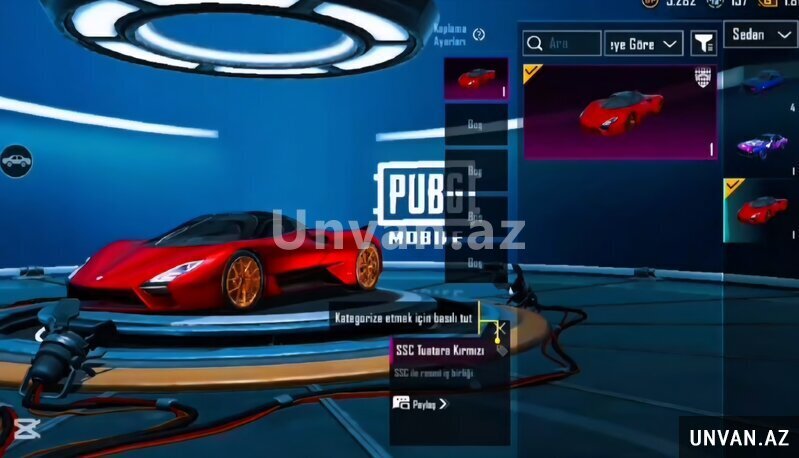This screenshot has height=458, width=799.
Task: Click the tag icon beside SSC Tuatara Kırmızı
Action: click(501, 351)
